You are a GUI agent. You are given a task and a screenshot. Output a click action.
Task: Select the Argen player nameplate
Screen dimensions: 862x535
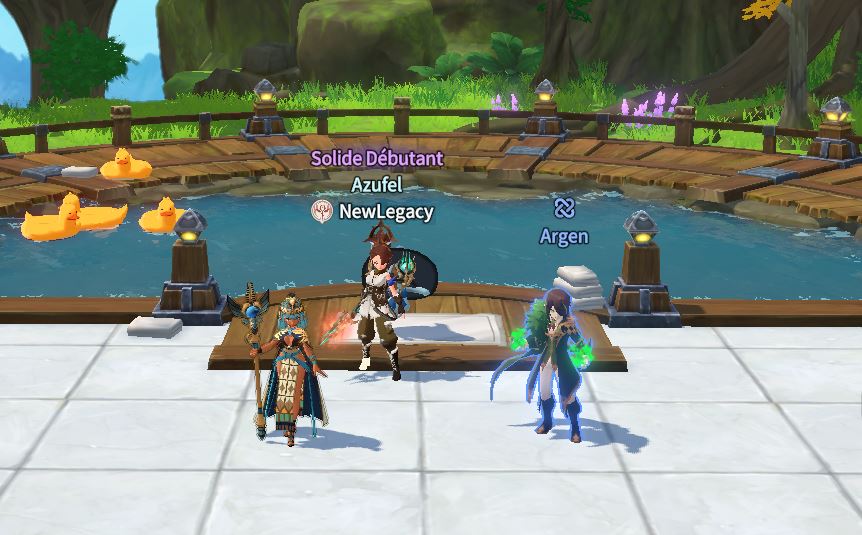click(x=563, y=237)
